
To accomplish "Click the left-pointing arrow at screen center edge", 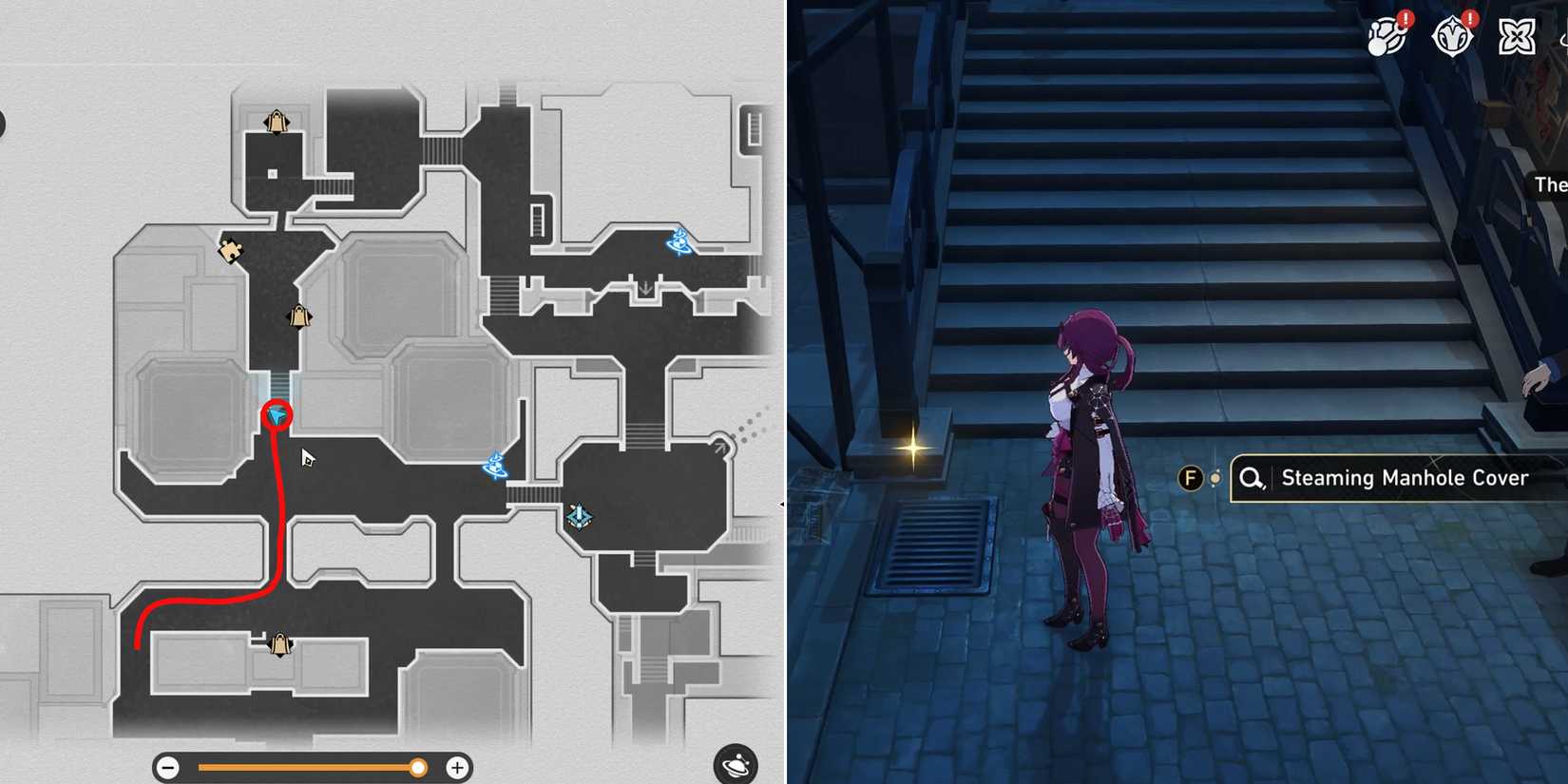I will point(783,505).
